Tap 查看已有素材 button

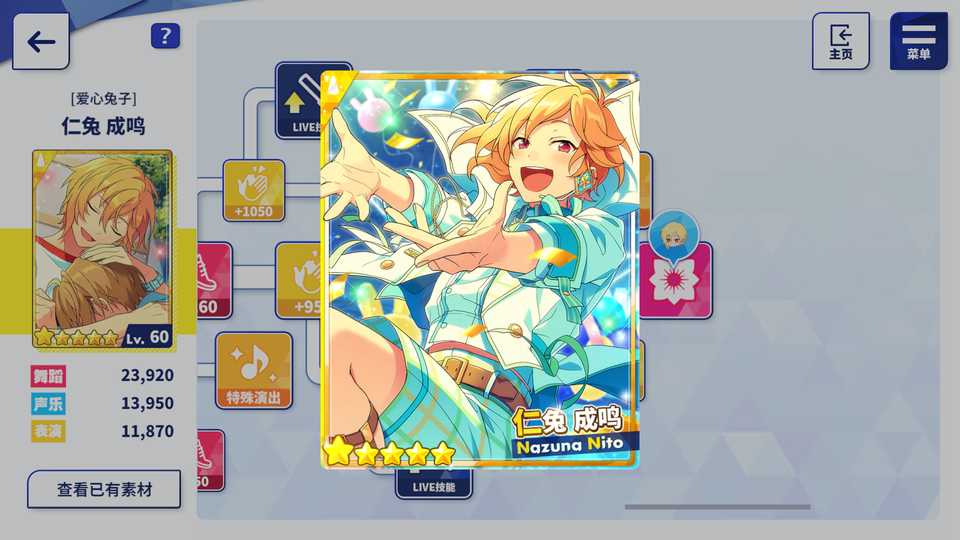[x=104, y=490]
